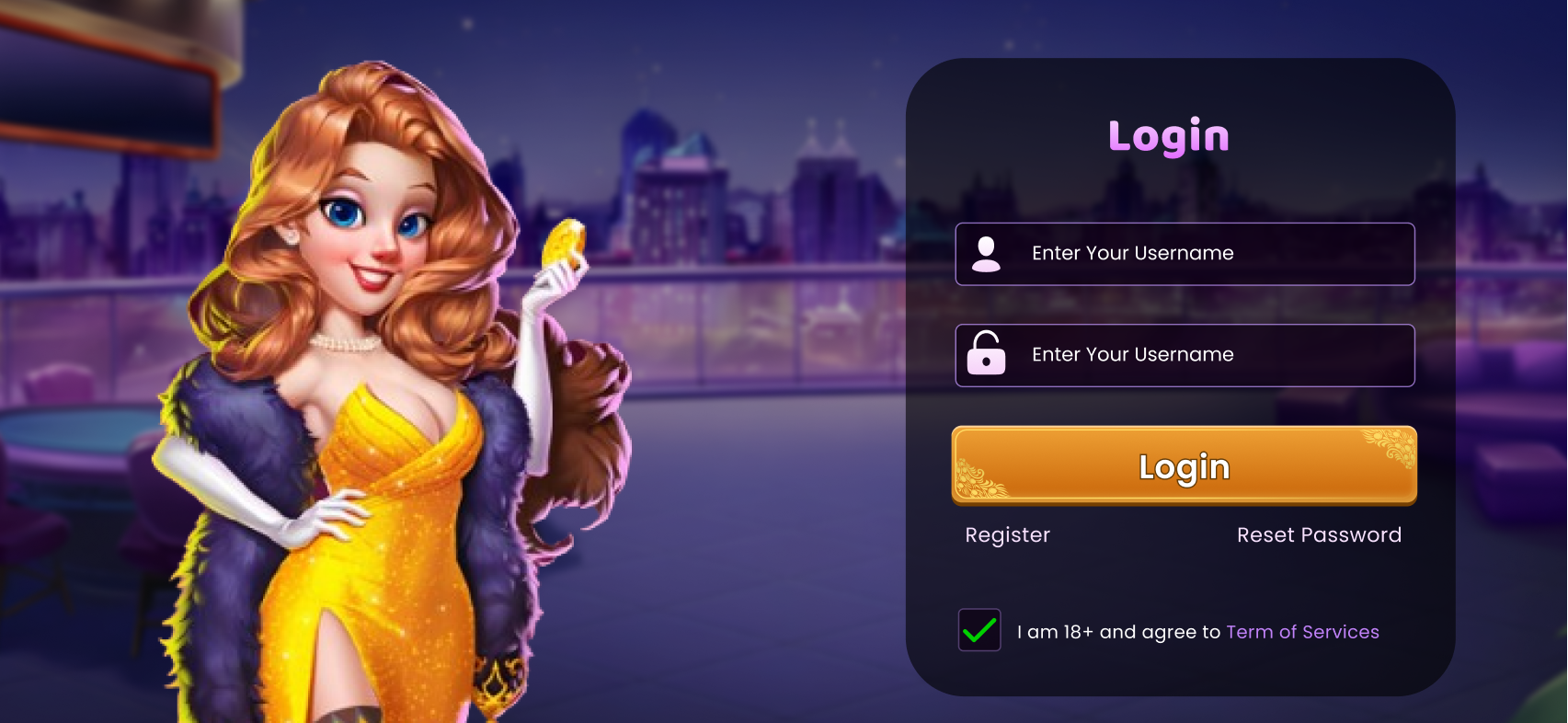This screenshot has height=723, width=1568.
Task: Click the gold coin held by the character
Action: click(x=564, y=242)
